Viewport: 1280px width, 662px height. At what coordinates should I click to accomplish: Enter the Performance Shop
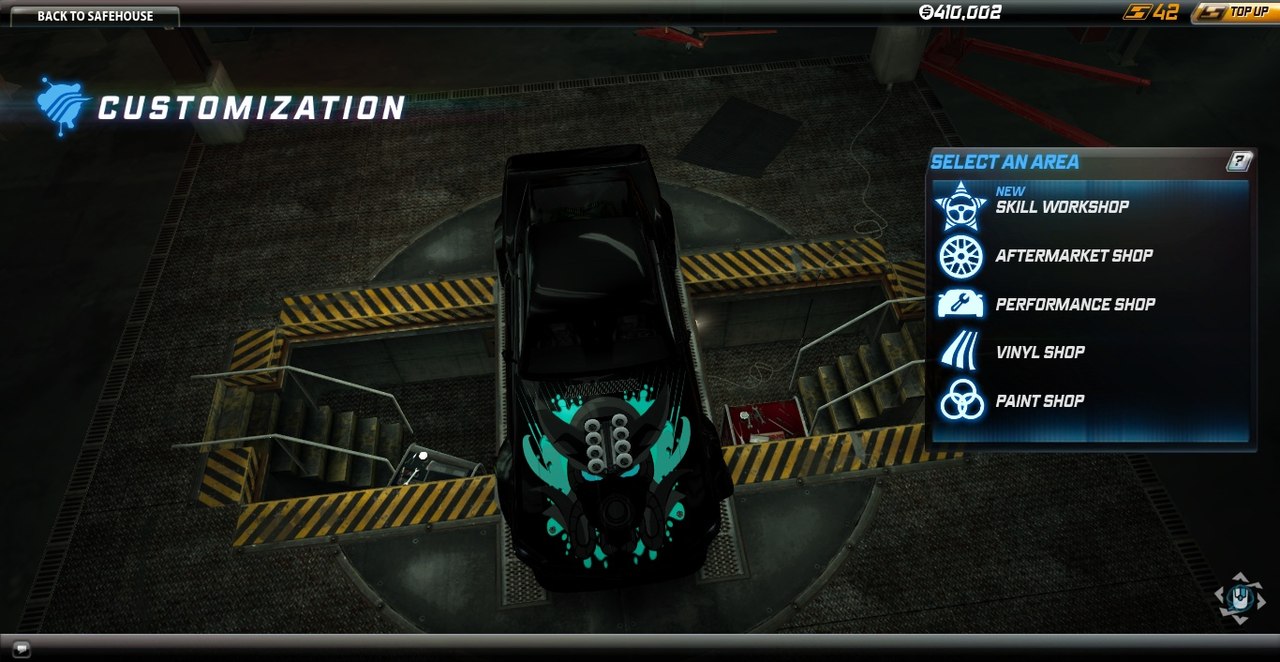1074,304
